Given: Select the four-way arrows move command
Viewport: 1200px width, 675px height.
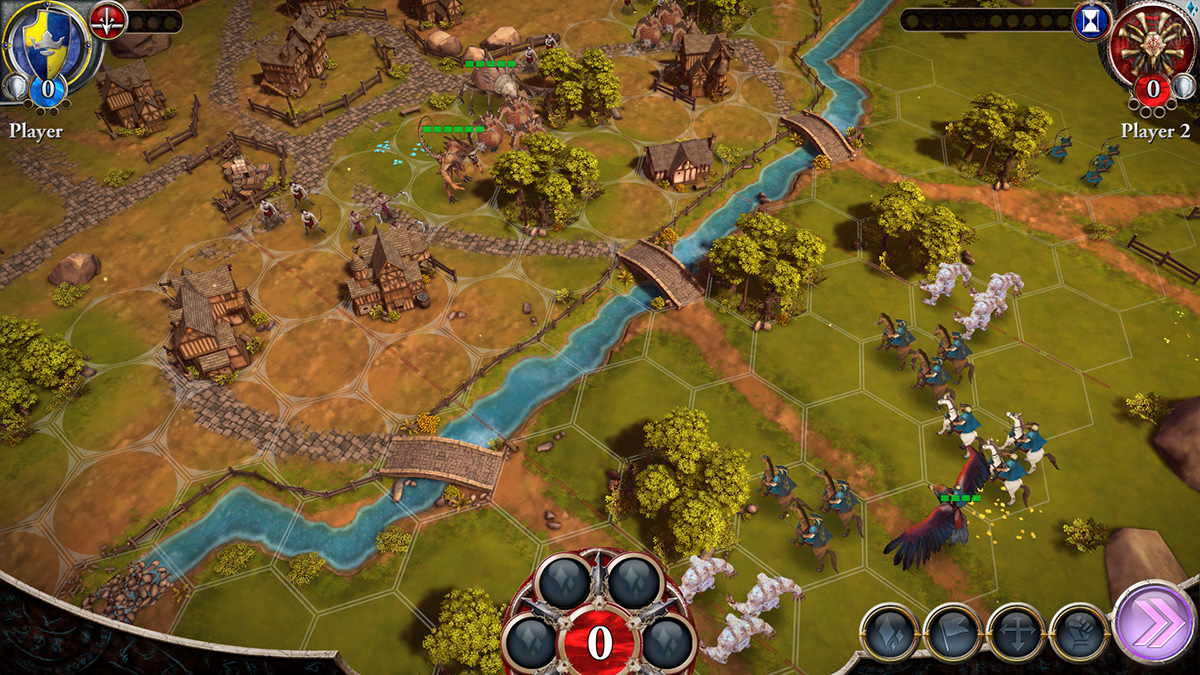Looking at the screenshot, I should point(1016,633).
